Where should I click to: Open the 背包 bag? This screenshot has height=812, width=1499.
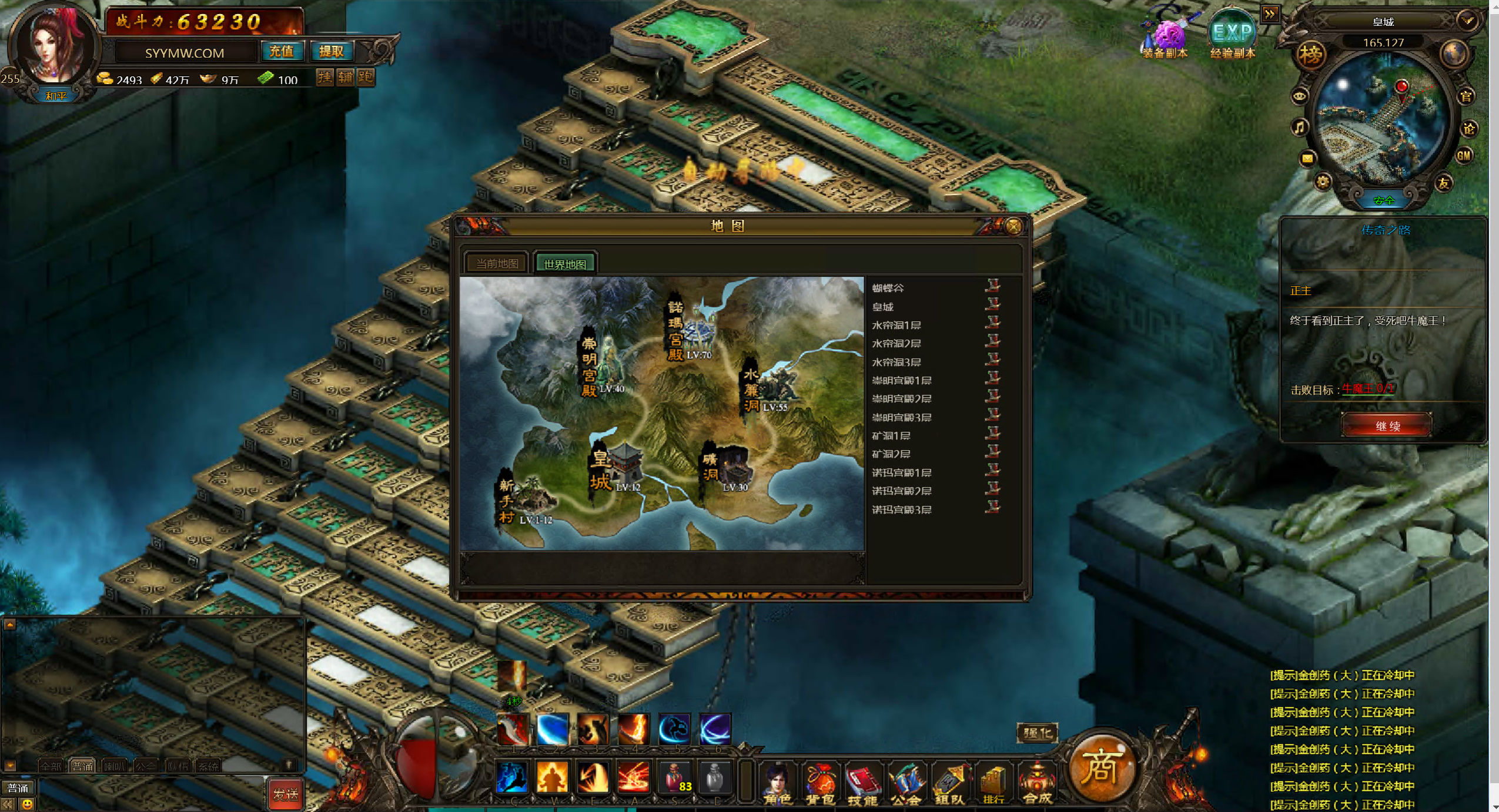(820, 783)
